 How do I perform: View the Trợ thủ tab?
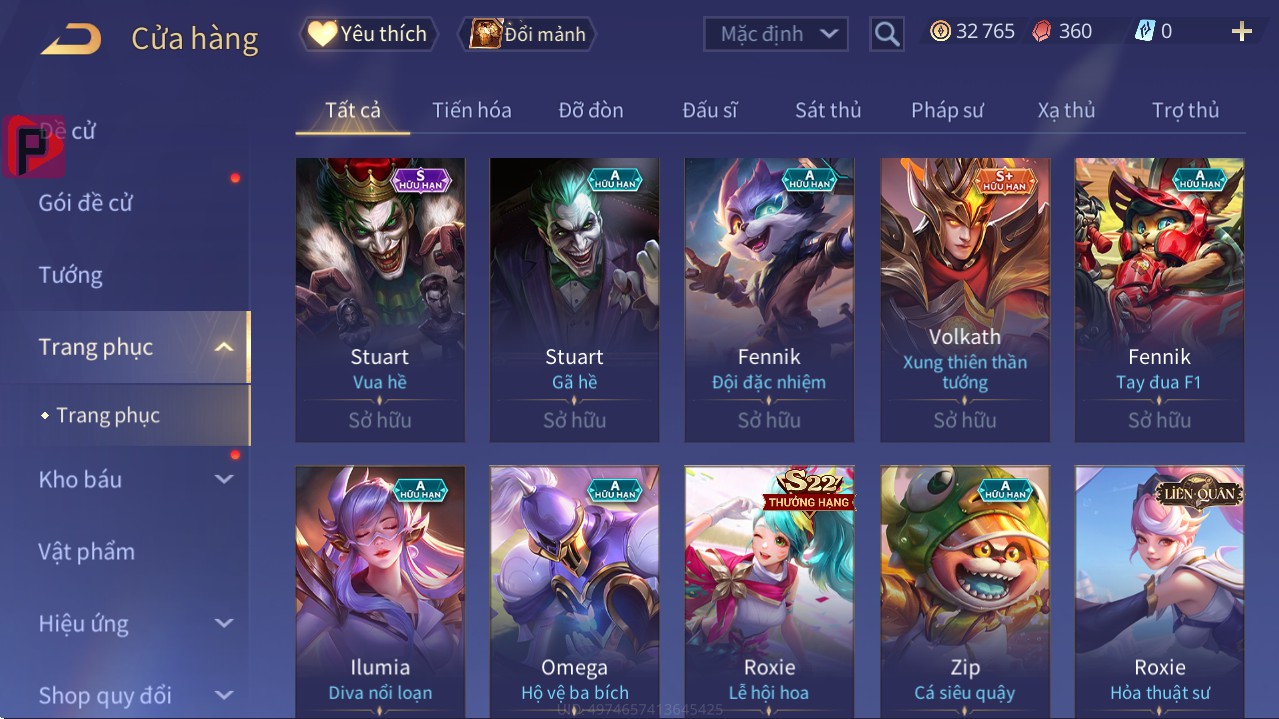[1185, 110]
